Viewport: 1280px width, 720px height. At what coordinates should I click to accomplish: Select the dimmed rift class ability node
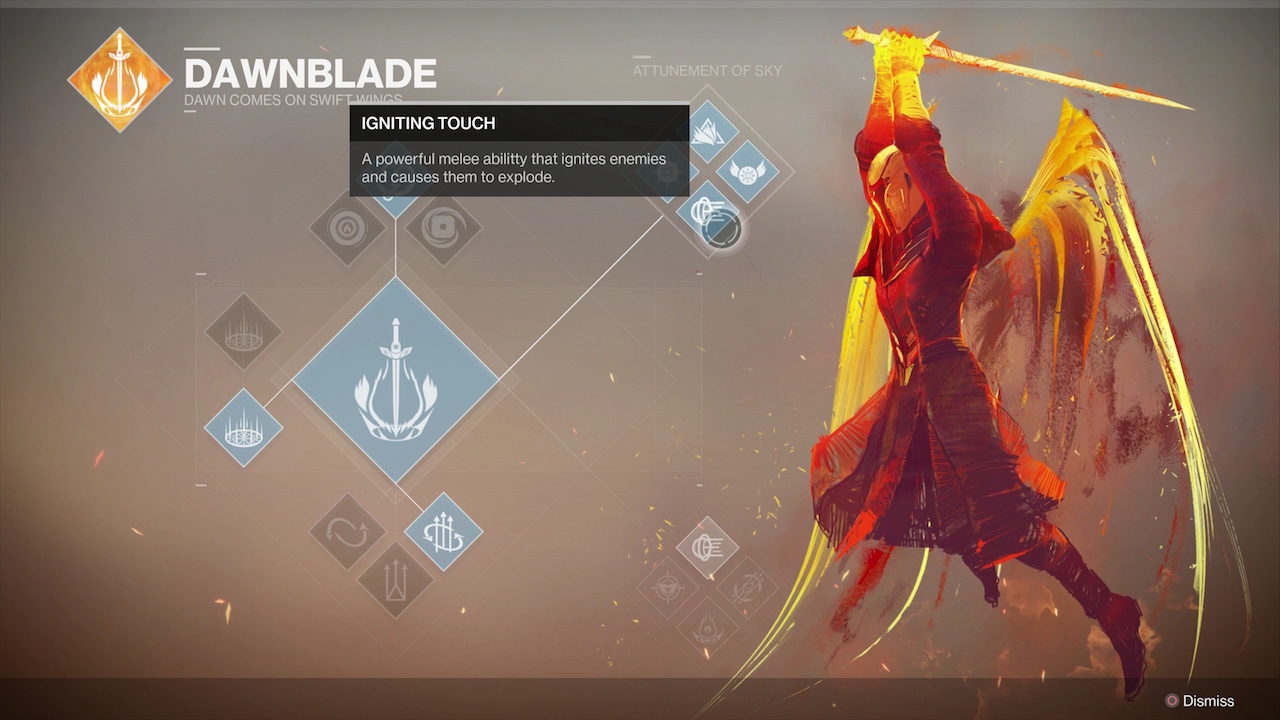(243, 331)
